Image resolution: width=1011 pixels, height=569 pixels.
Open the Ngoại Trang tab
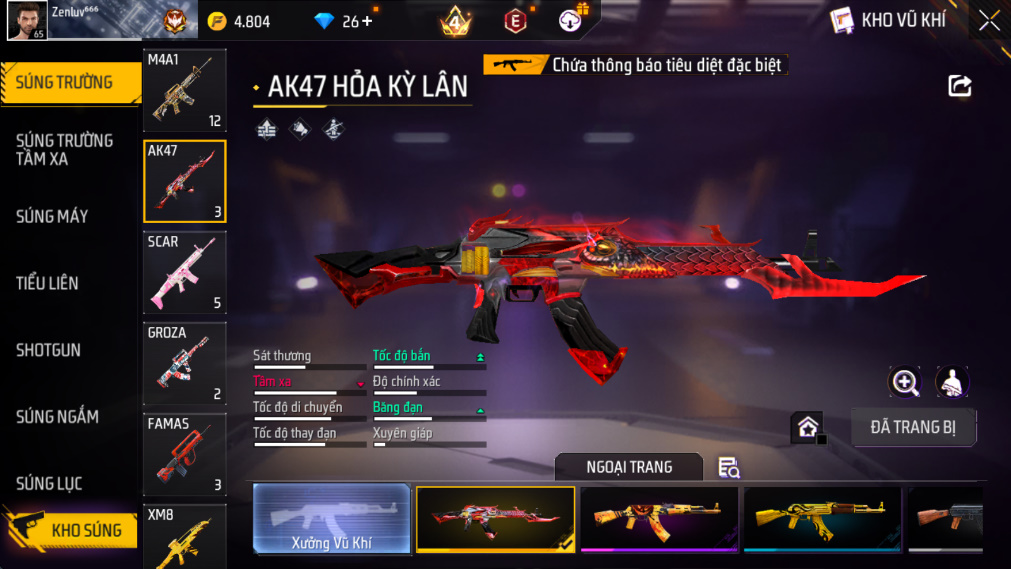click(x=629, y=467)
